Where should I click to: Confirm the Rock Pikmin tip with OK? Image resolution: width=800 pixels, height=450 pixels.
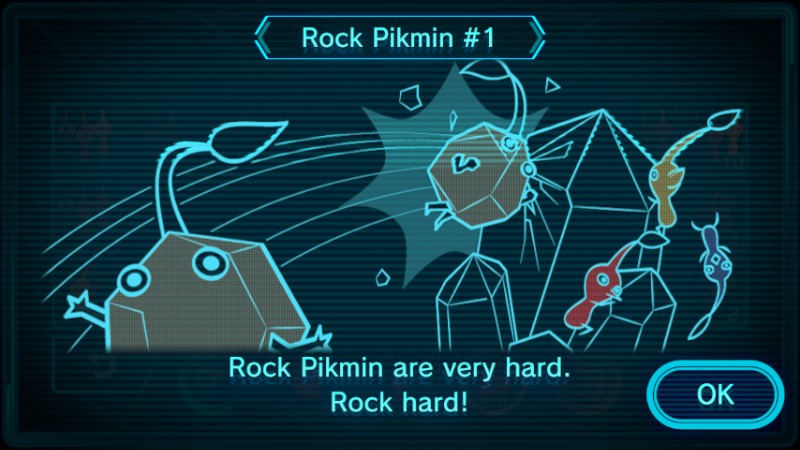click(714, 394)
